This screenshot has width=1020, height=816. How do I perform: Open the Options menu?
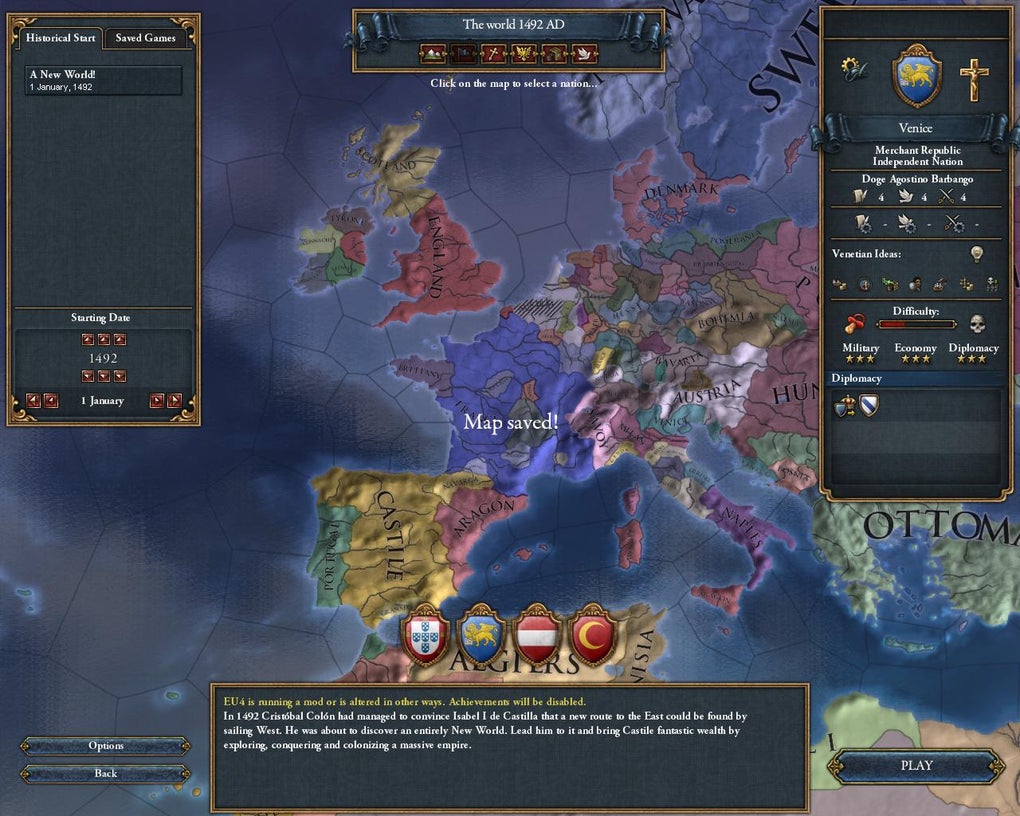(x=105, y=746)
